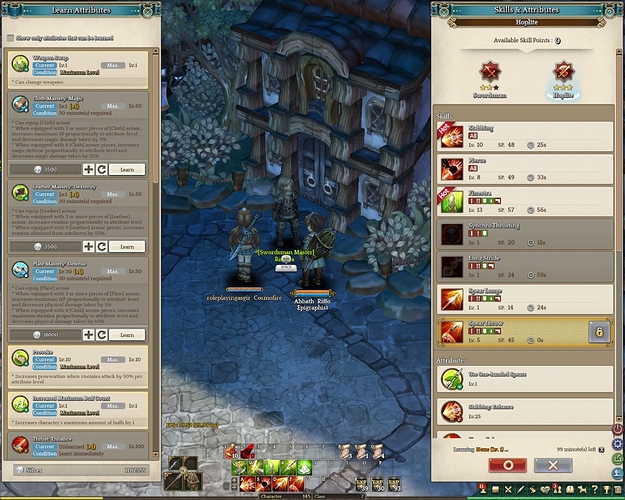Tick the show only learnable attributes checkbox
Image resolution: width=625 pixels, height=500 pixels.
pos(11,38)
